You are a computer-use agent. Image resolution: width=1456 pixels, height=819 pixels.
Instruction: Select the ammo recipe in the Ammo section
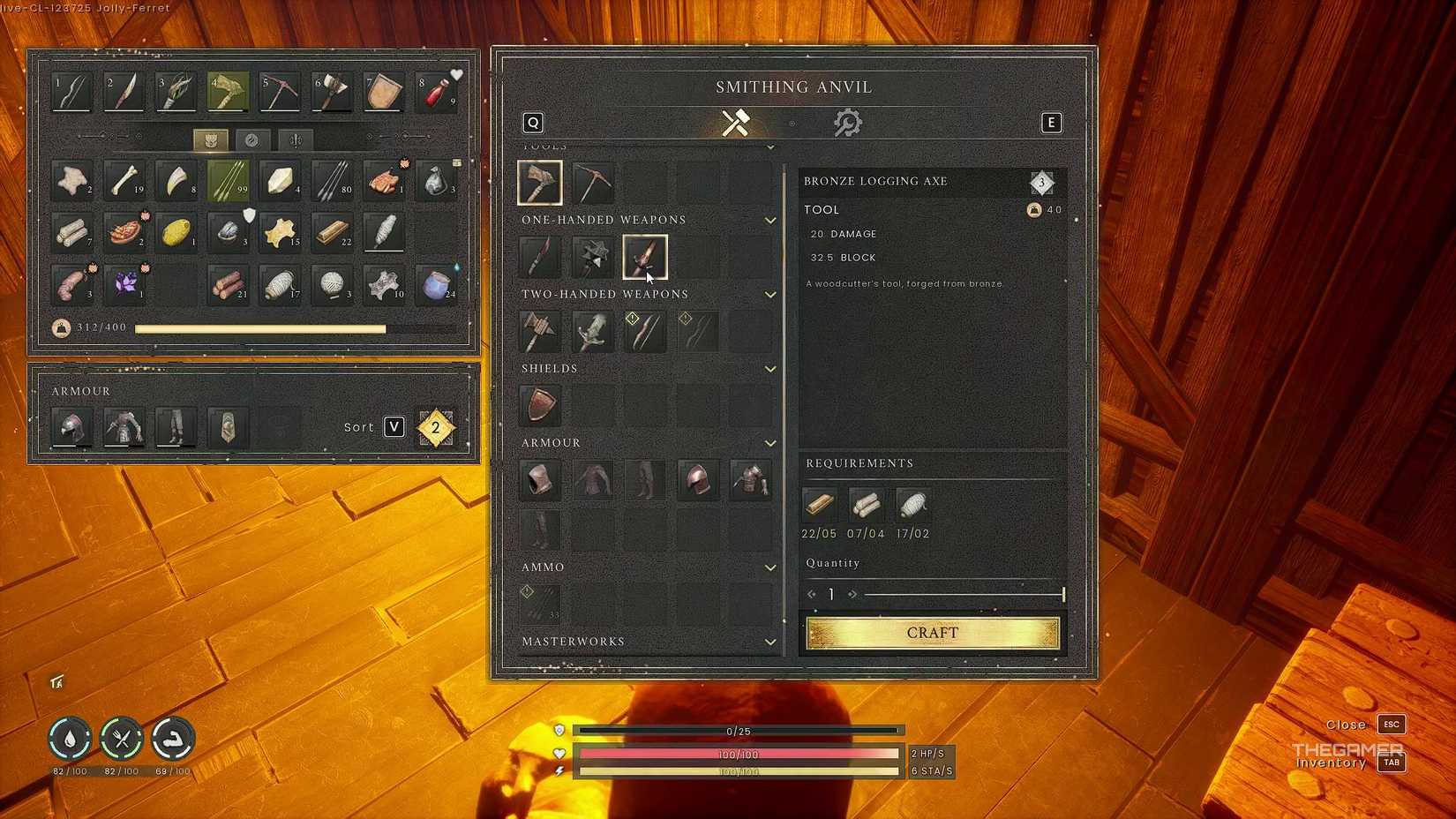pos(539,603)
